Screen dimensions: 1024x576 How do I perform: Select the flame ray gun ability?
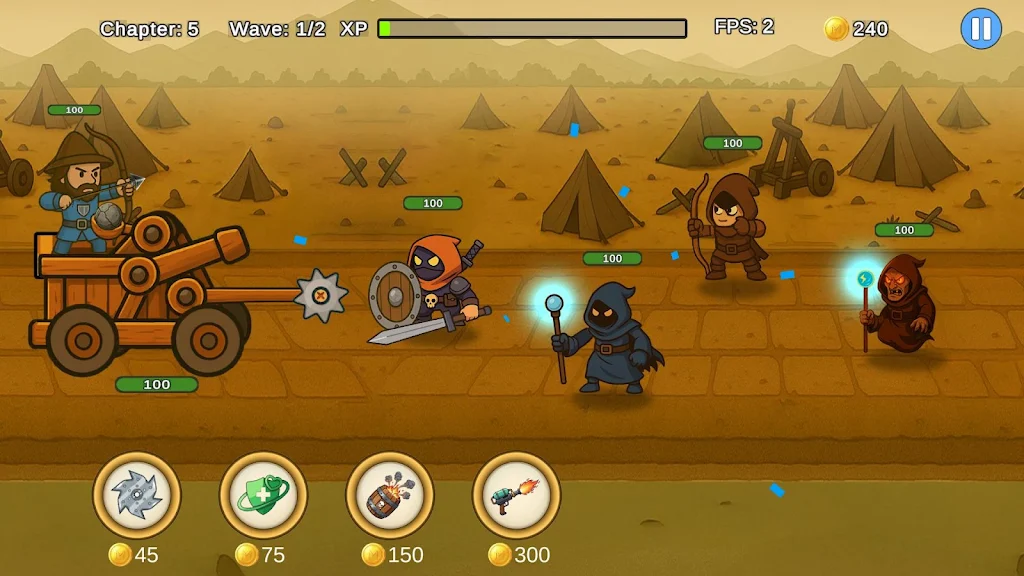pyautogui.click(x=516, y=495)
